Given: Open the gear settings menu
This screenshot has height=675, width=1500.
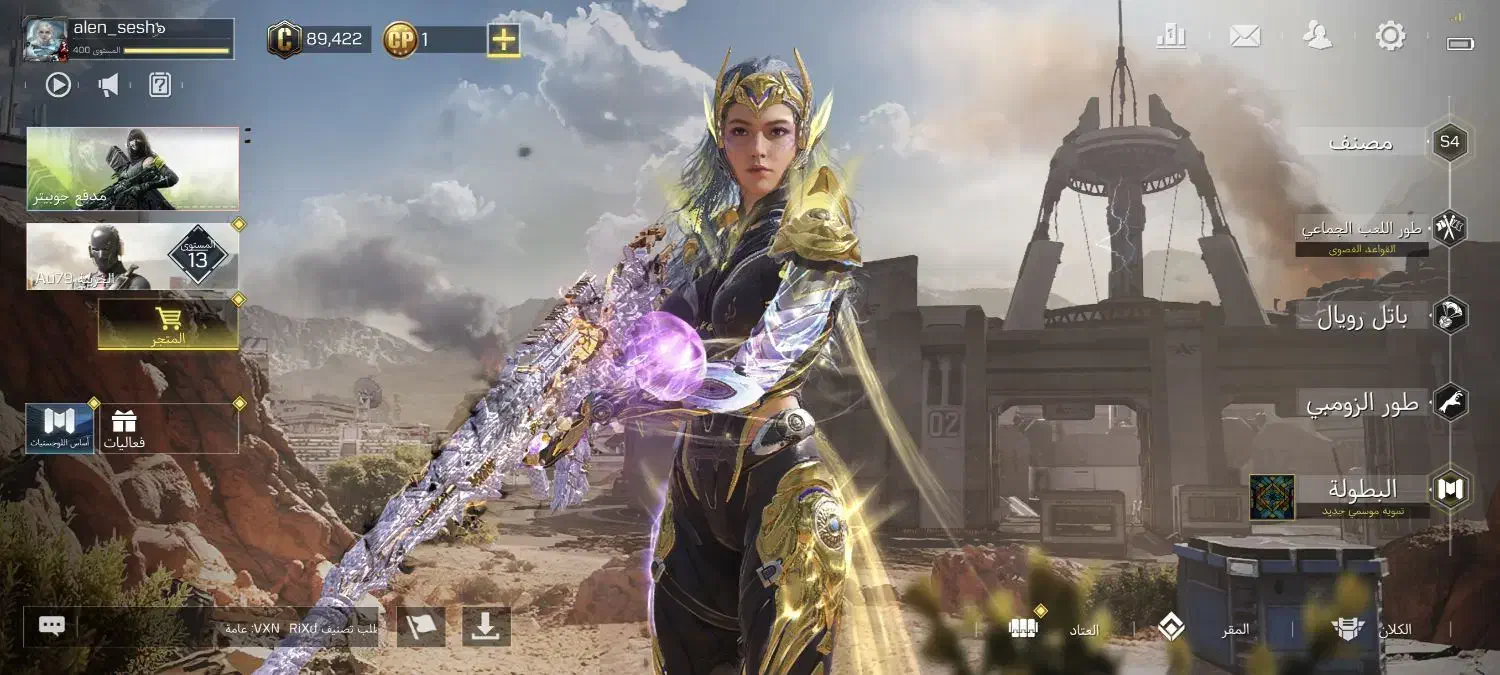Looking at the screenshot, I should pyautogui.click(x=1390, y=37).
